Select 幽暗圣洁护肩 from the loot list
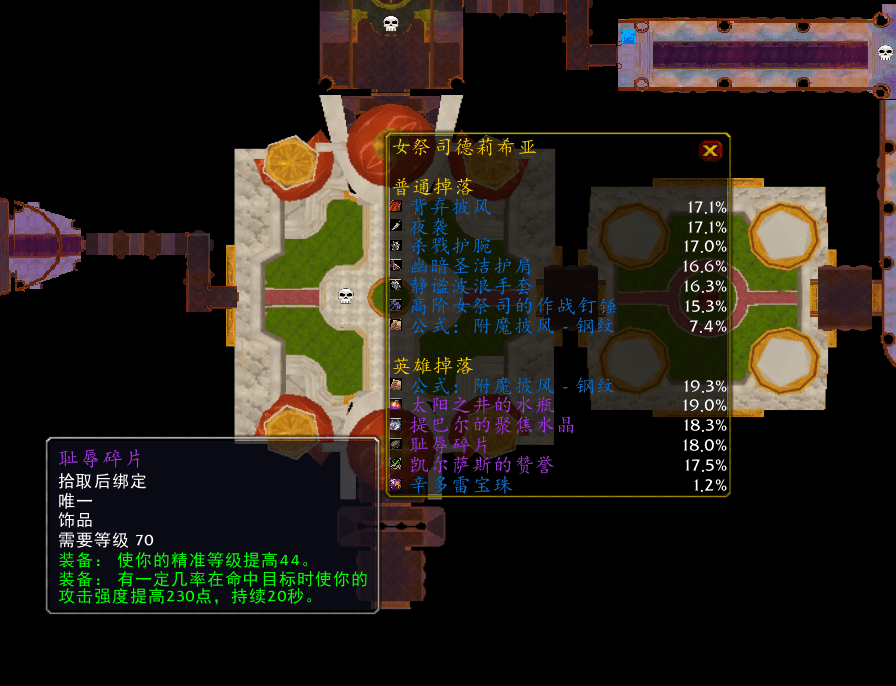The height and width of the screenshot is (686, 896). tap(471, 266)
